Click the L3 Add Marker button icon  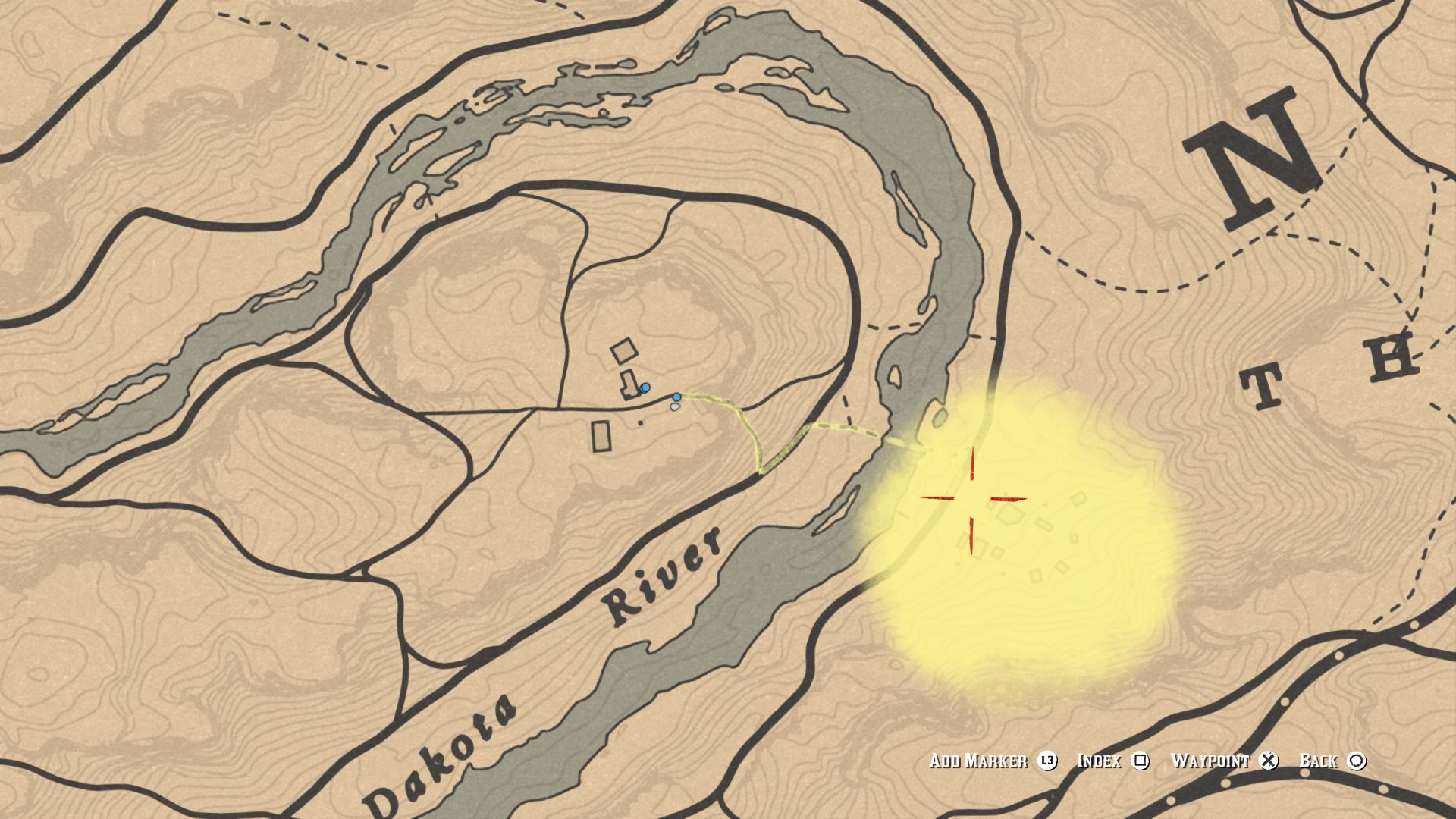[1048, 761]
